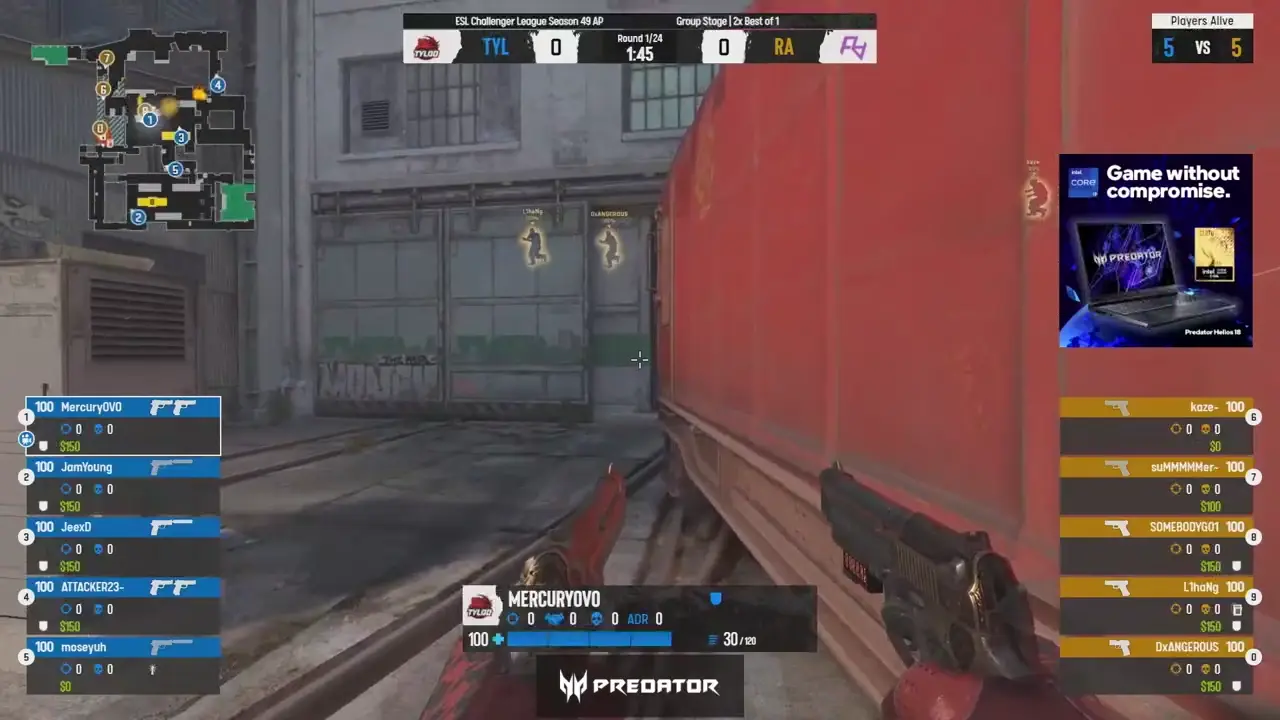This screenshot has height=720, width=1280.
Task: Select the bombsite marker numbered 4 on the minimap
Action: point(218,85)
